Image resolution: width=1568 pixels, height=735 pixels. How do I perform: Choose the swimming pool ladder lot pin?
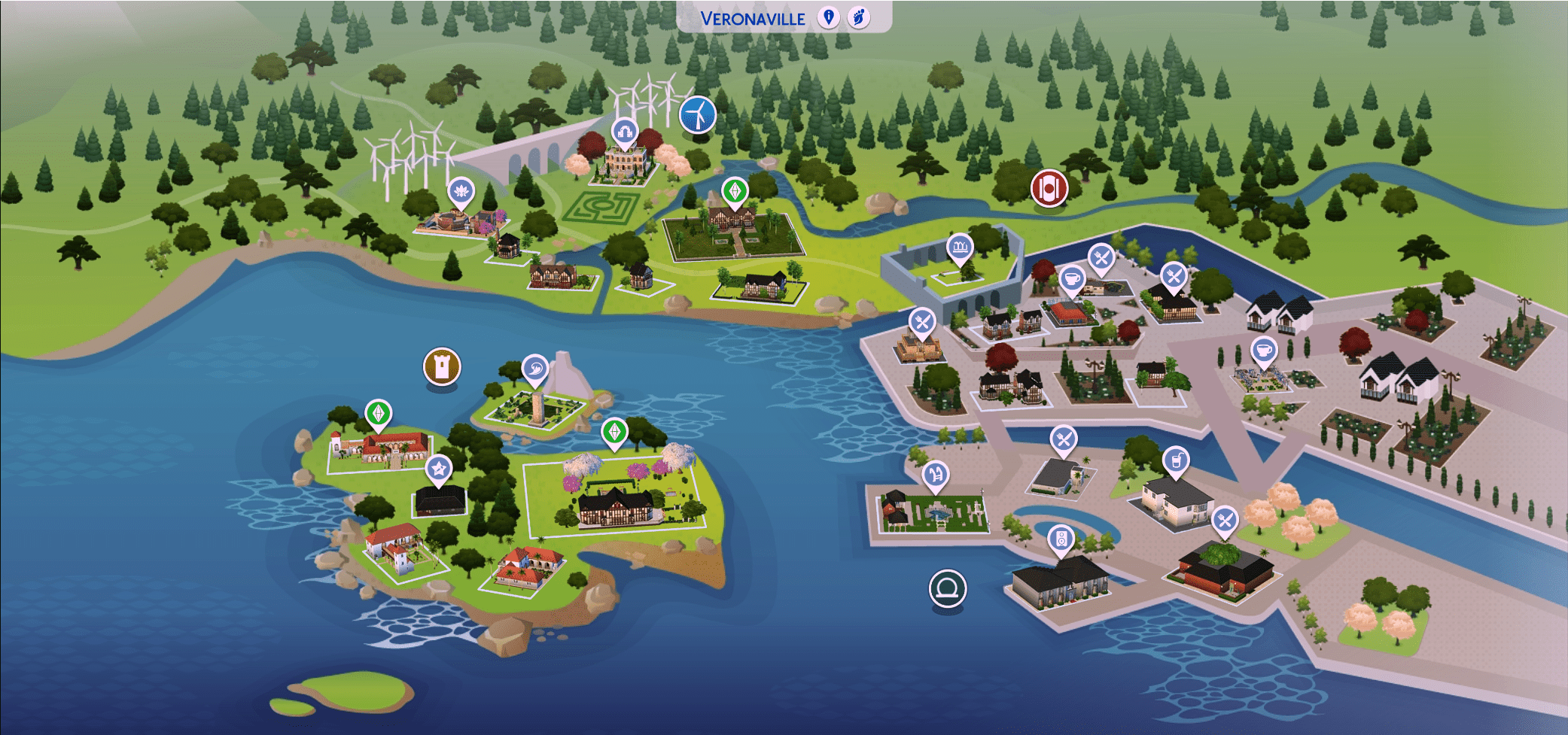[936, 475]
